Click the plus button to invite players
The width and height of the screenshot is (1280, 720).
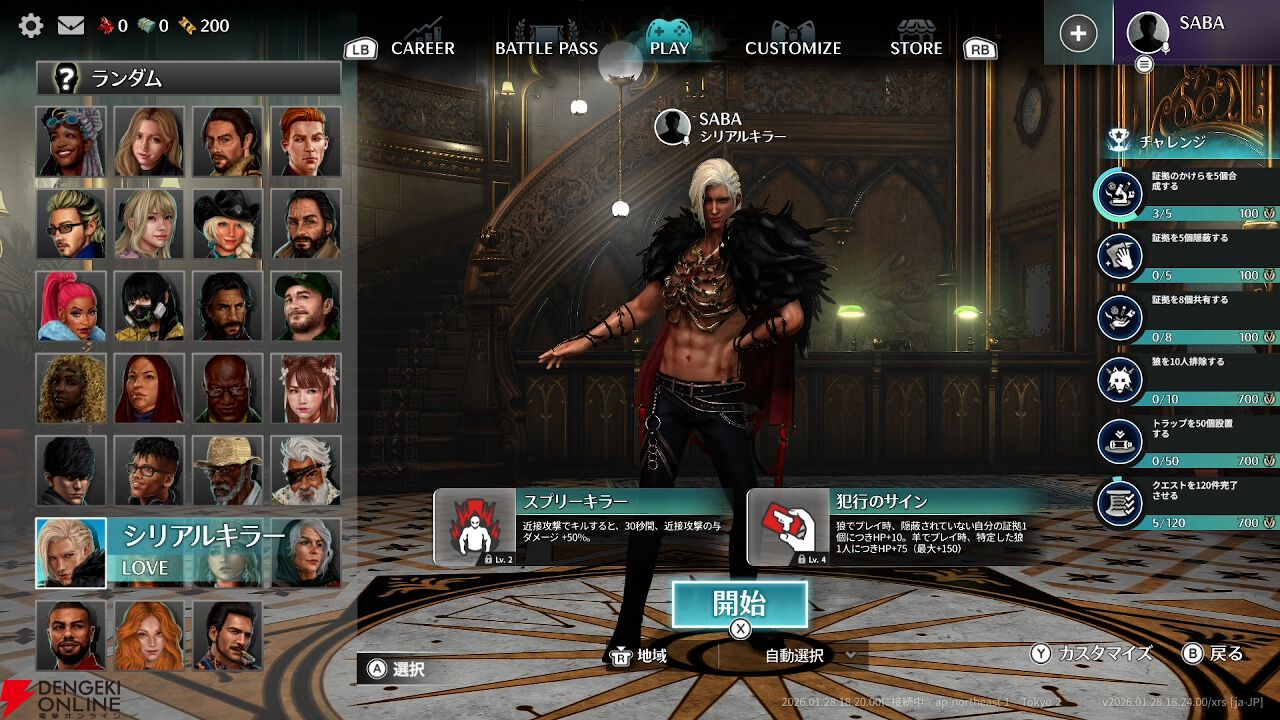click(1078, 33)
